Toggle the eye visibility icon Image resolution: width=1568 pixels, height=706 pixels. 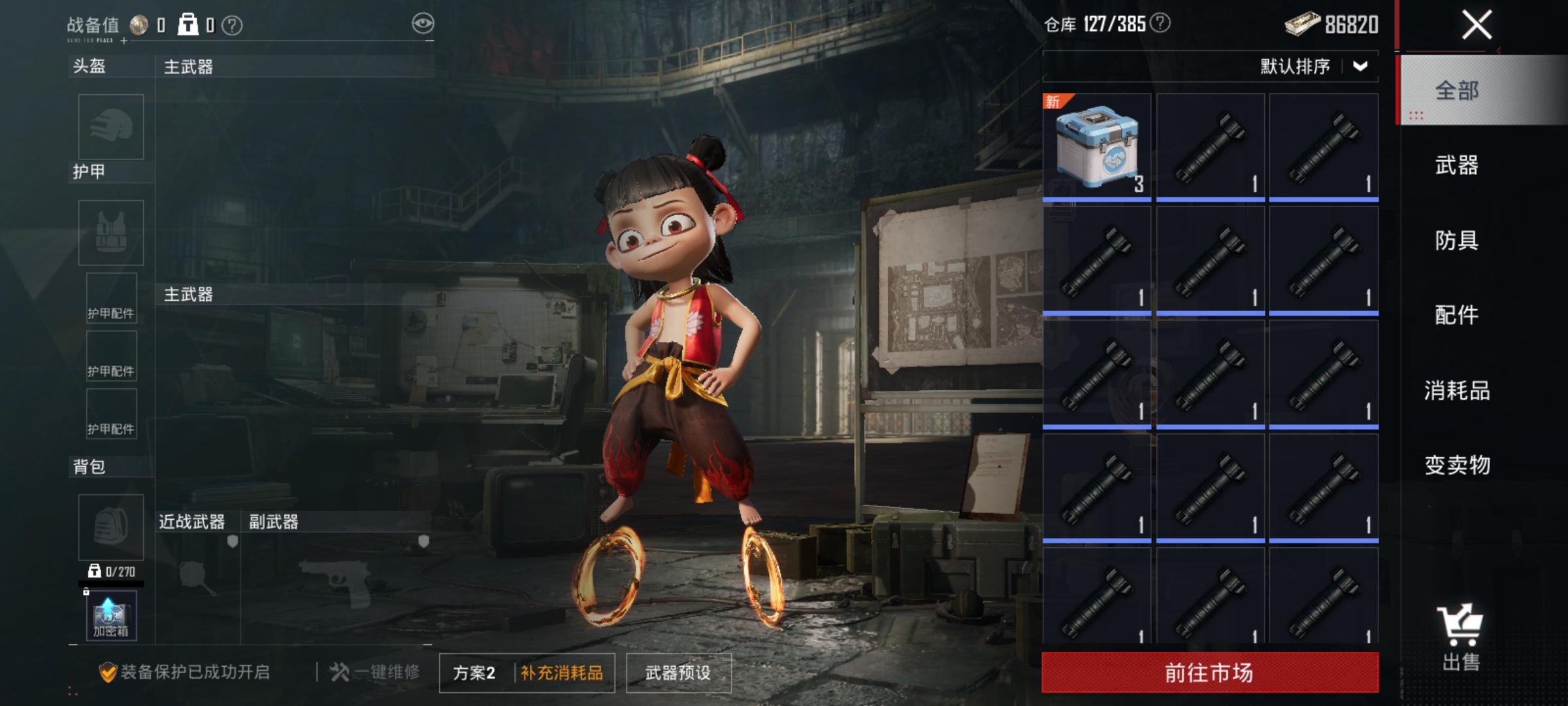[423, 24]
